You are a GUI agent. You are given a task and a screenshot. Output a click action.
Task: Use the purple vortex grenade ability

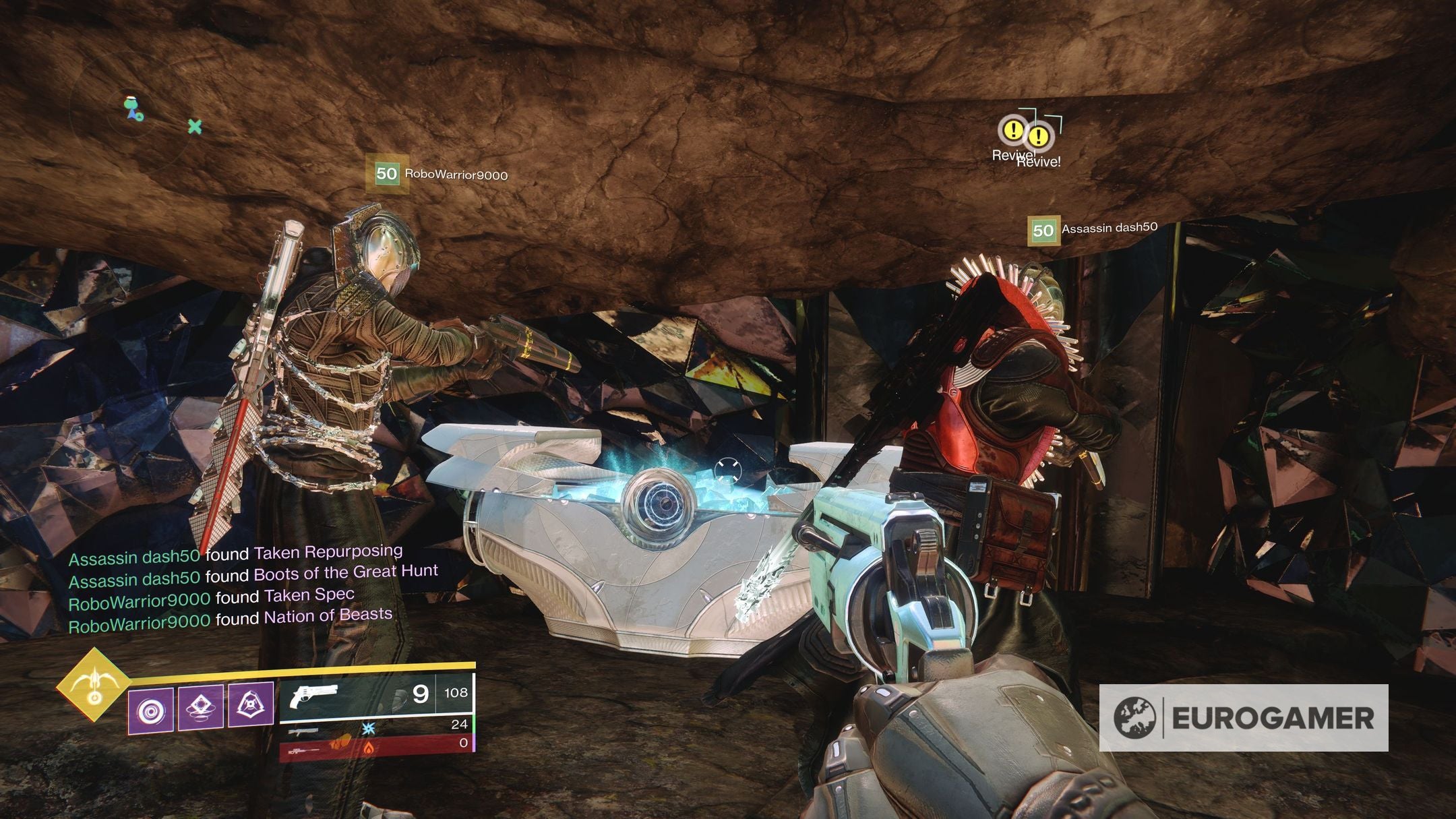(x=150, y=710)
